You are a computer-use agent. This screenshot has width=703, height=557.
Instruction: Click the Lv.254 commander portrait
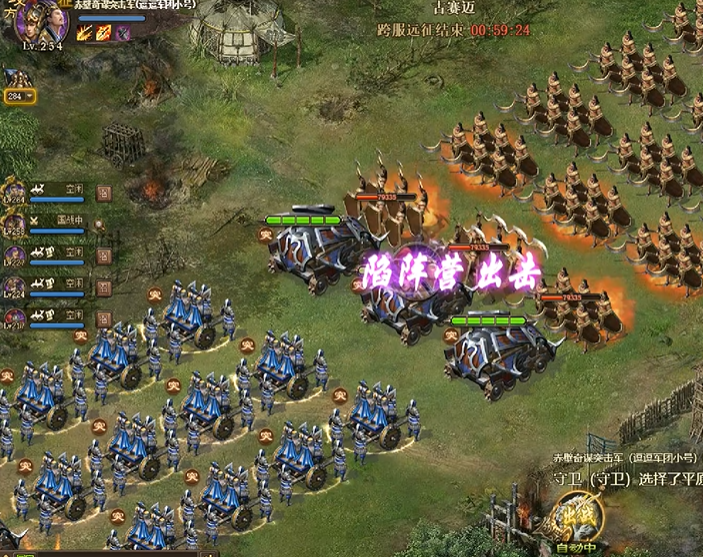(40, 22)
